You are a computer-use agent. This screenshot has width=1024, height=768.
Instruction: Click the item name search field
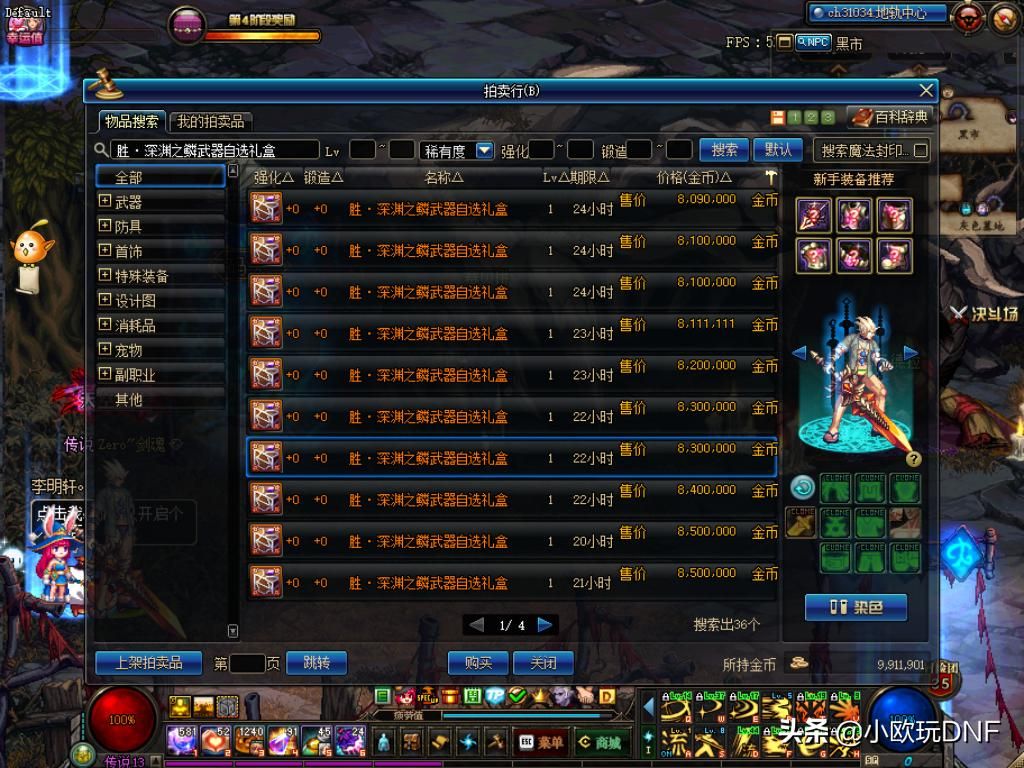[x=215, y=151]
